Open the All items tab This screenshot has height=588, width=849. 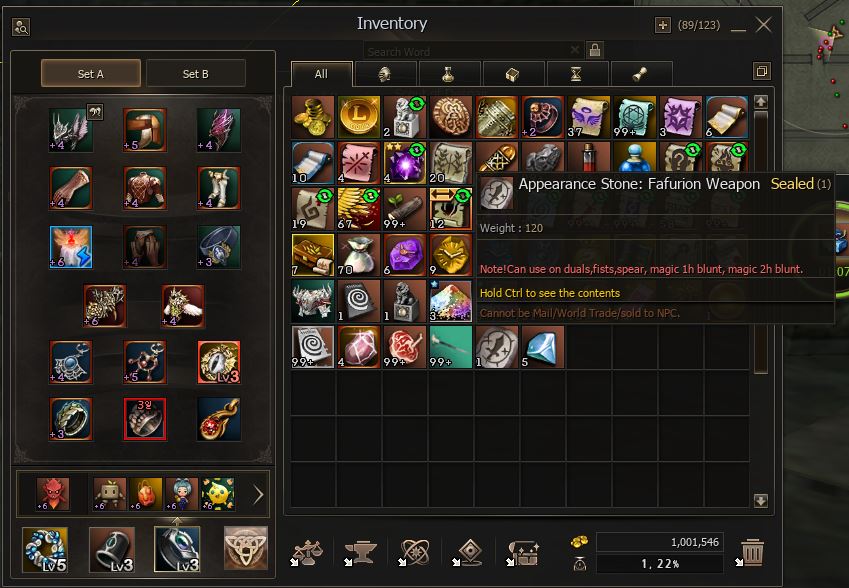tap(321, 73)
